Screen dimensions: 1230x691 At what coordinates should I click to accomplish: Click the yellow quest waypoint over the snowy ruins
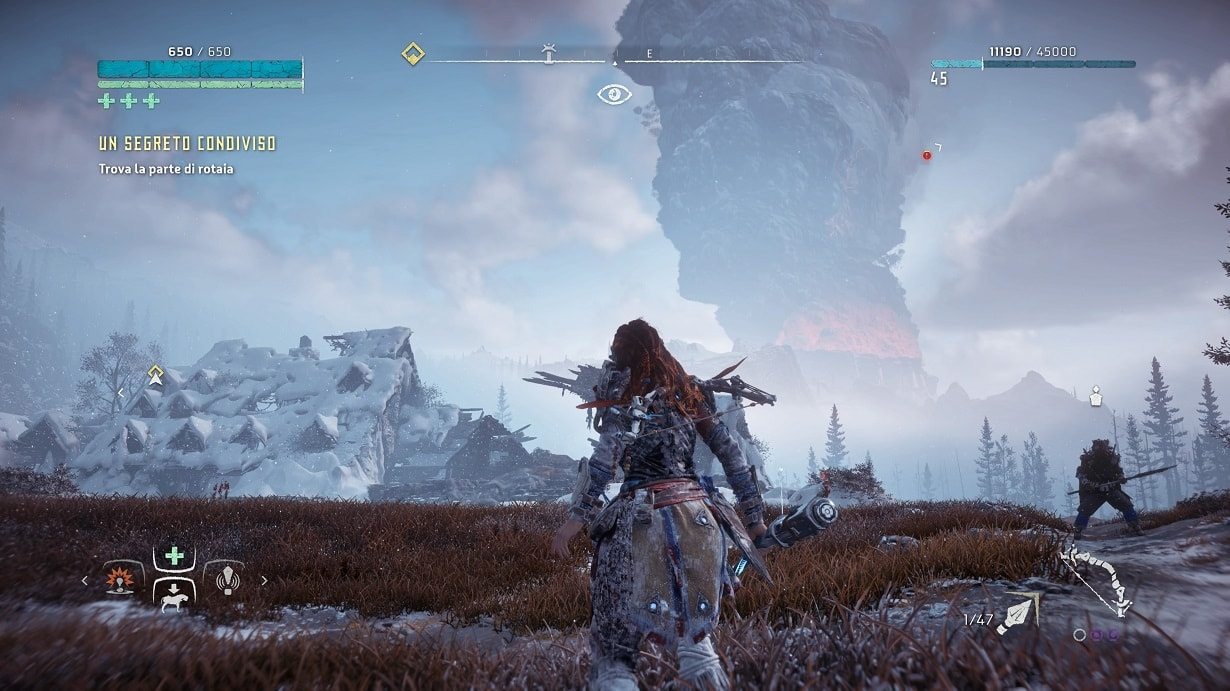pyautogui.click(x=155, y=375)
